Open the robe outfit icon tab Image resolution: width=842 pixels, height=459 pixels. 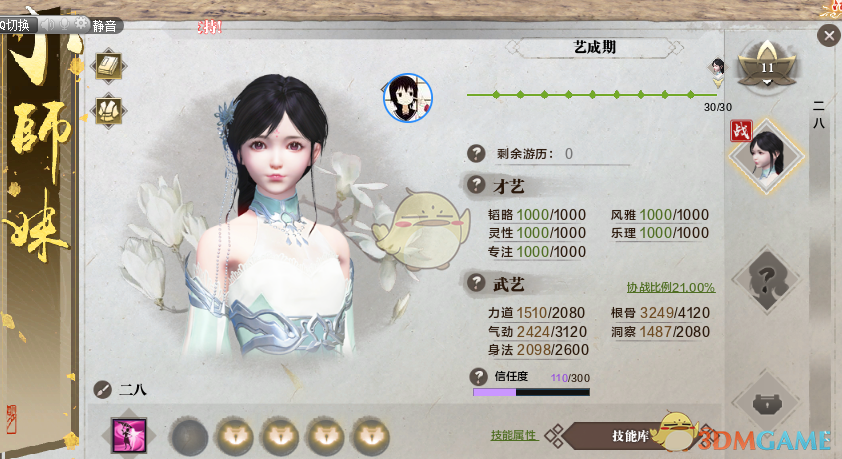(107, 108)
